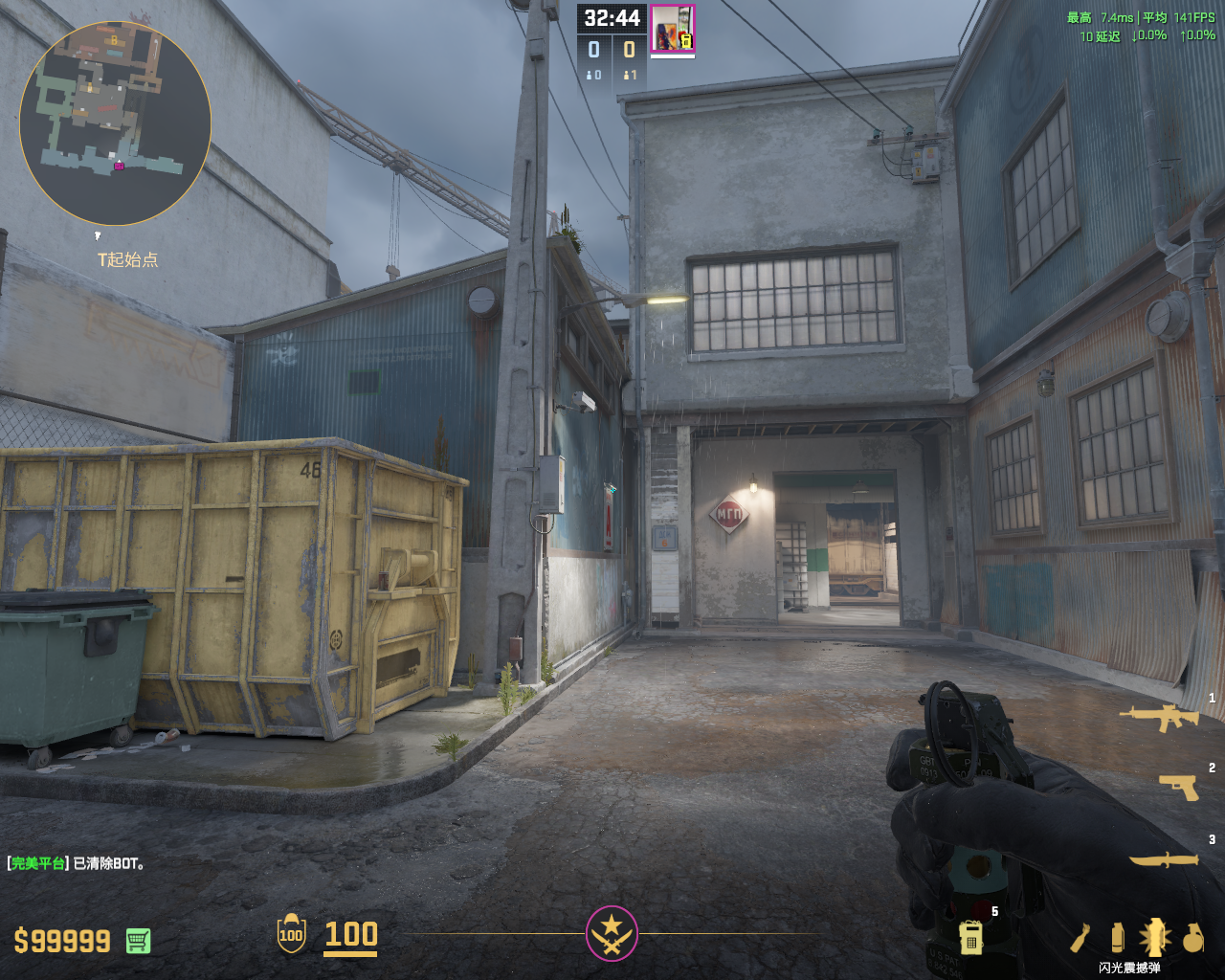
Task: Click the star team emblem at bottom center
Action: pyautogui.click(x=612, y=933)
